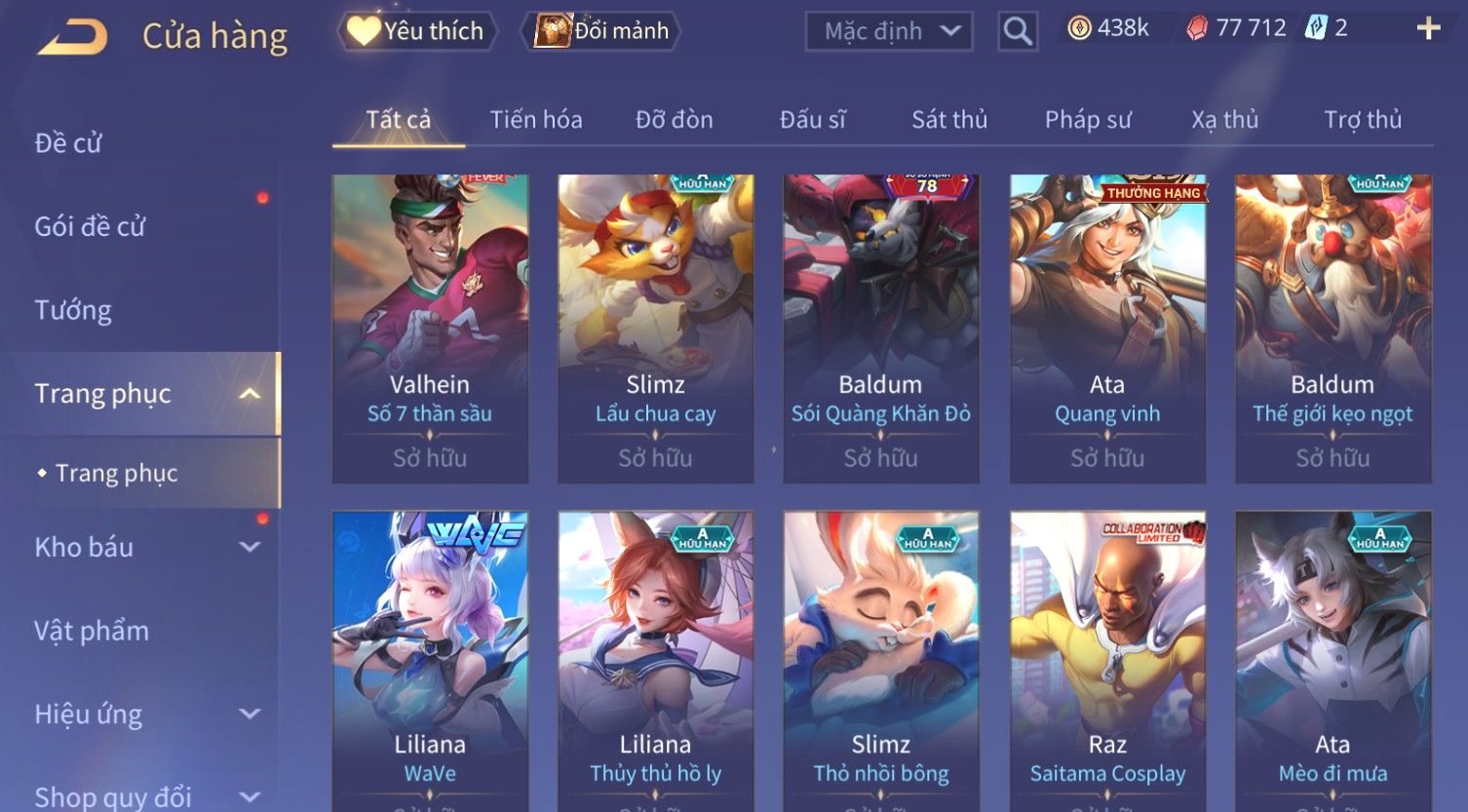Choose the Trợ thủ tab
The width and height of the screenshot is (1468, 812).
tap(1363, 120)
